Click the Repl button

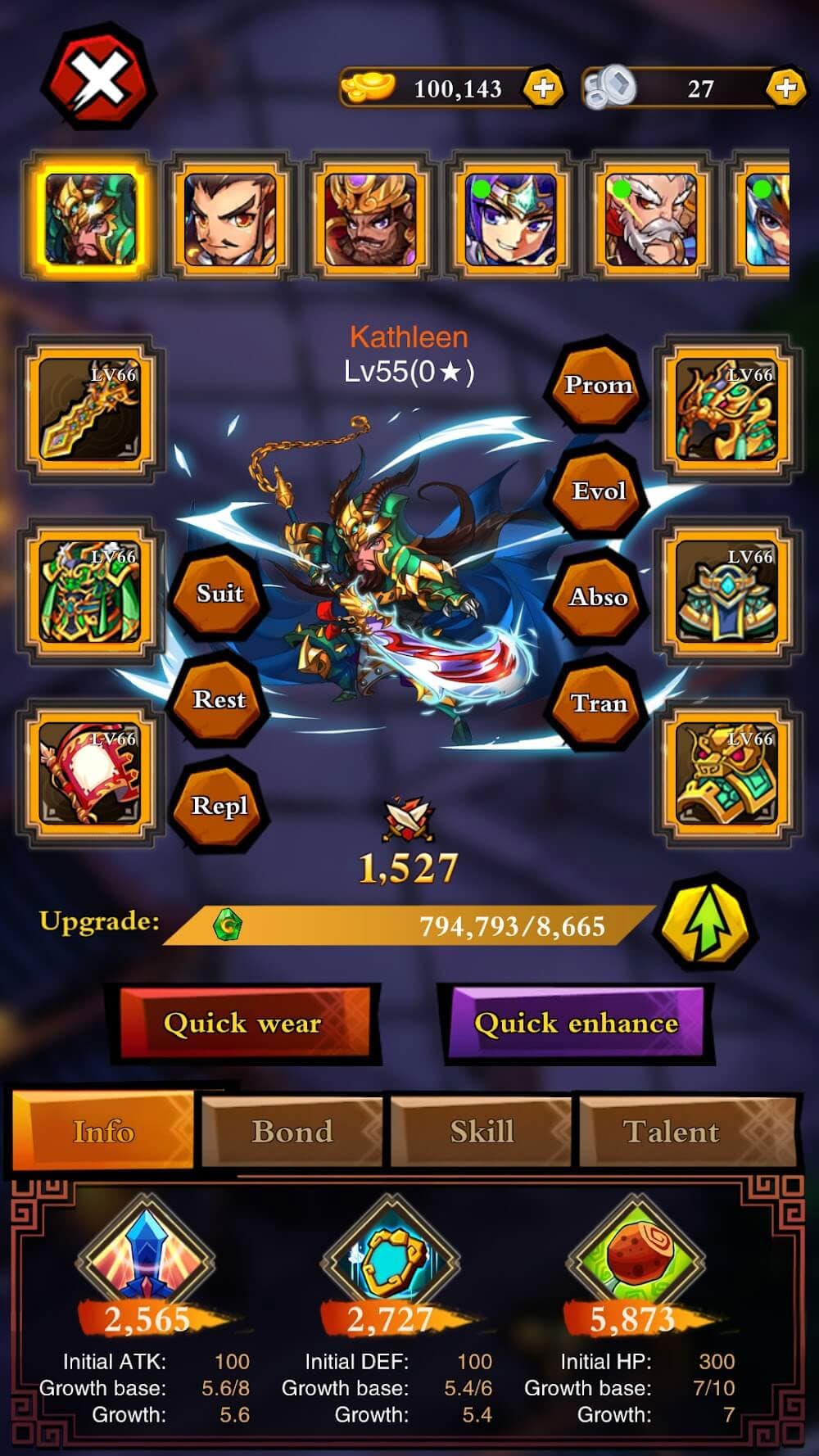tap(219, 806)
